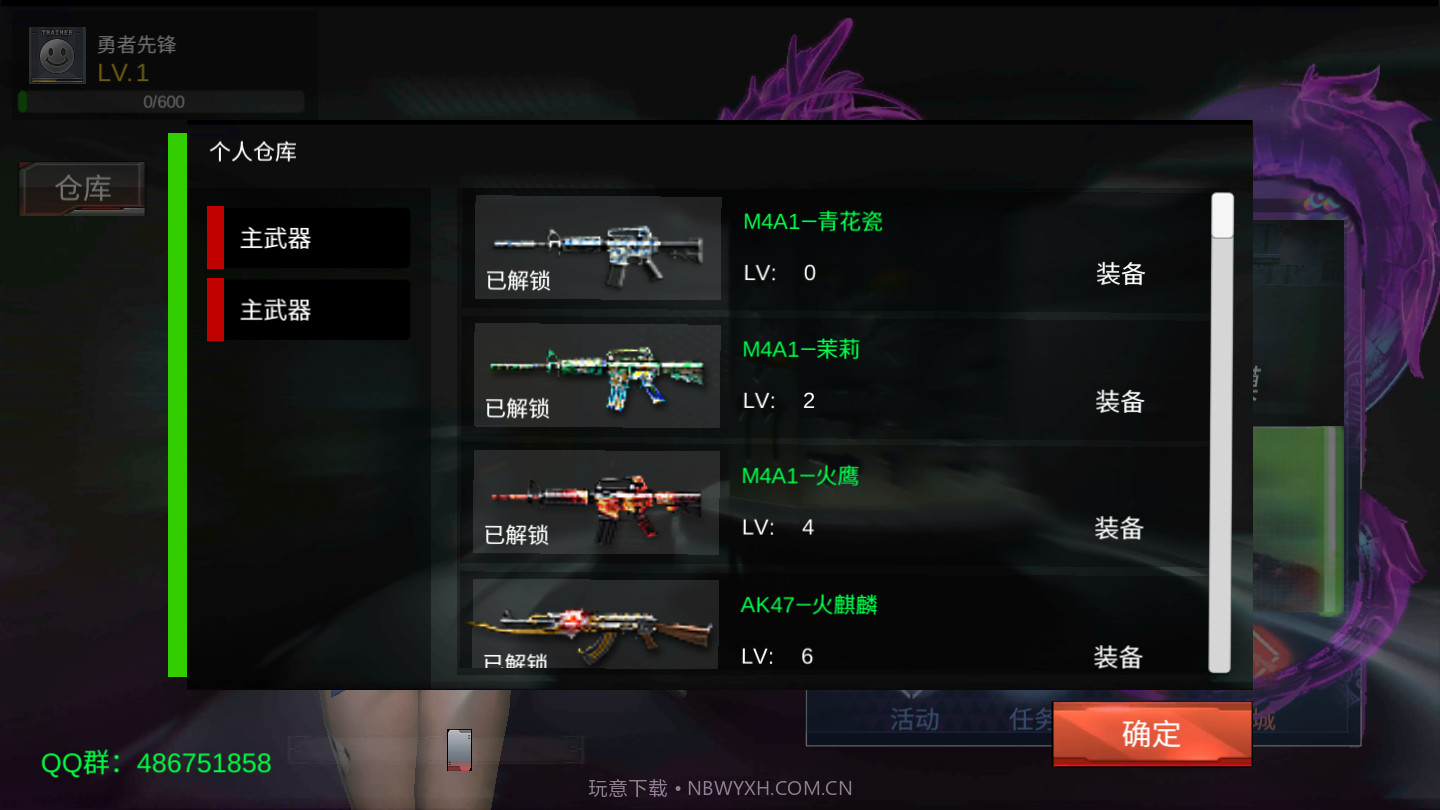This screenshot has height=810, width=1440.
Task: Select the M4A1-茉莉 weapon image
Action: coord(597,373)
